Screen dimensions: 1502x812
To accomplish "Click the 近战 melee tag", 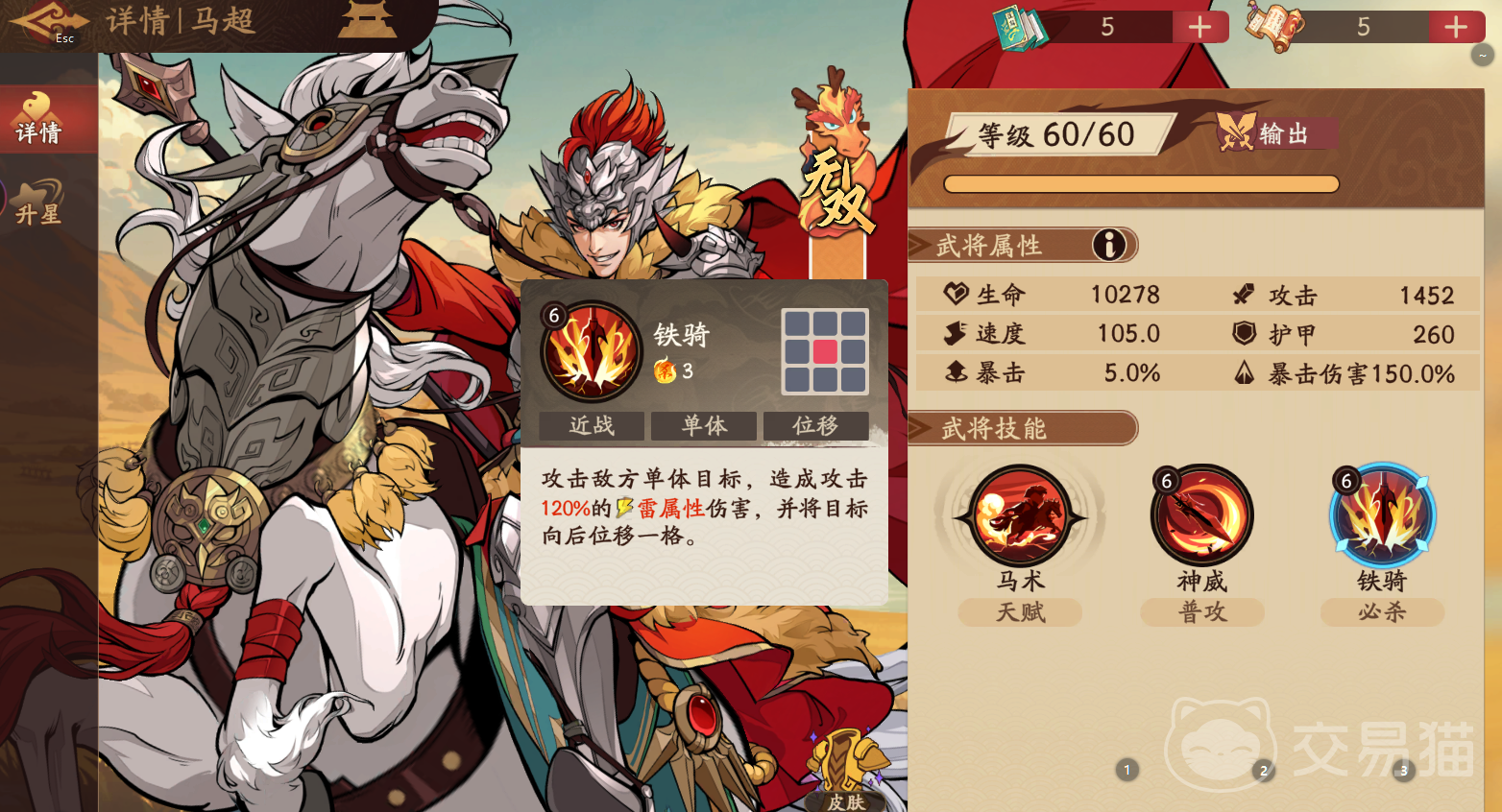I will click(591, 425).
